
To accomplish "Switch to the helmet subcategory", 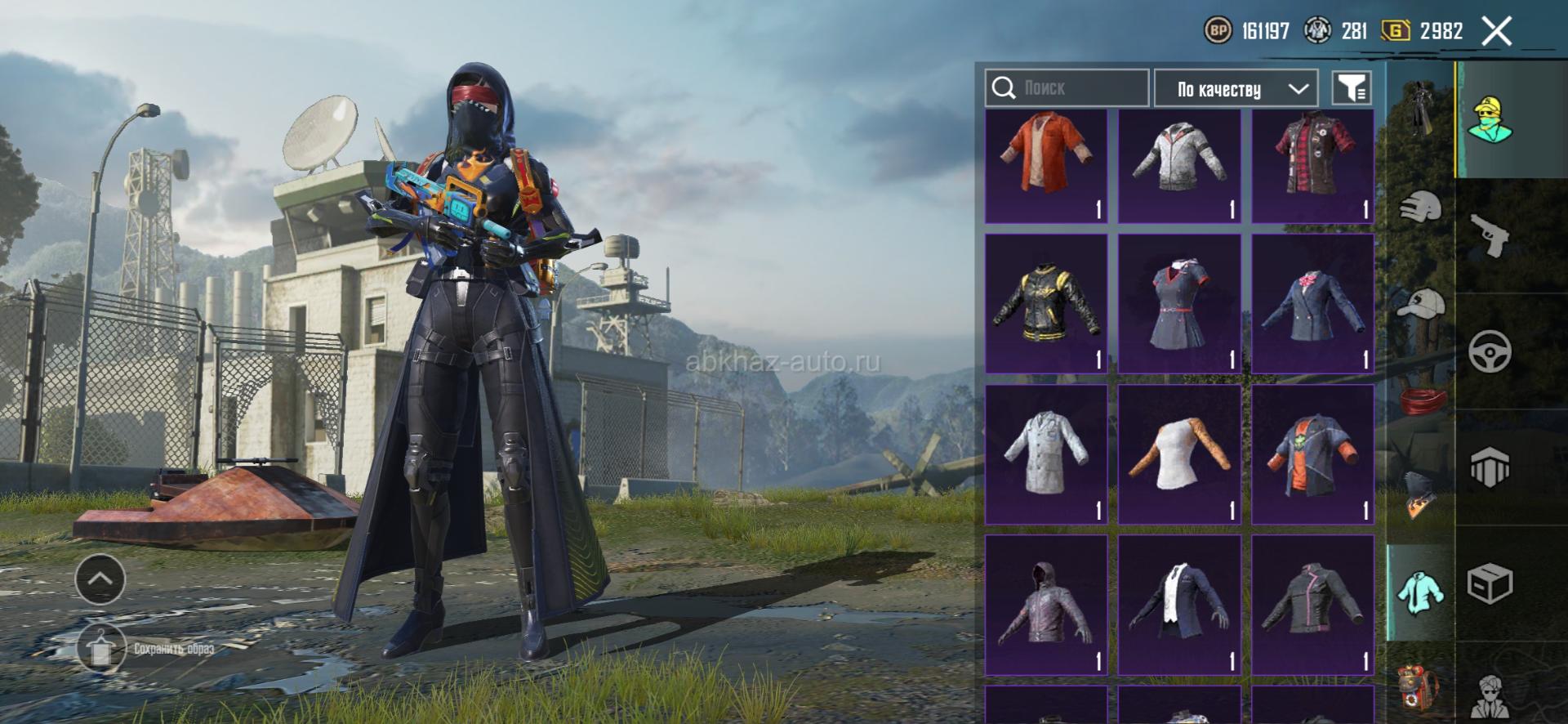I will pos(1420,207).
